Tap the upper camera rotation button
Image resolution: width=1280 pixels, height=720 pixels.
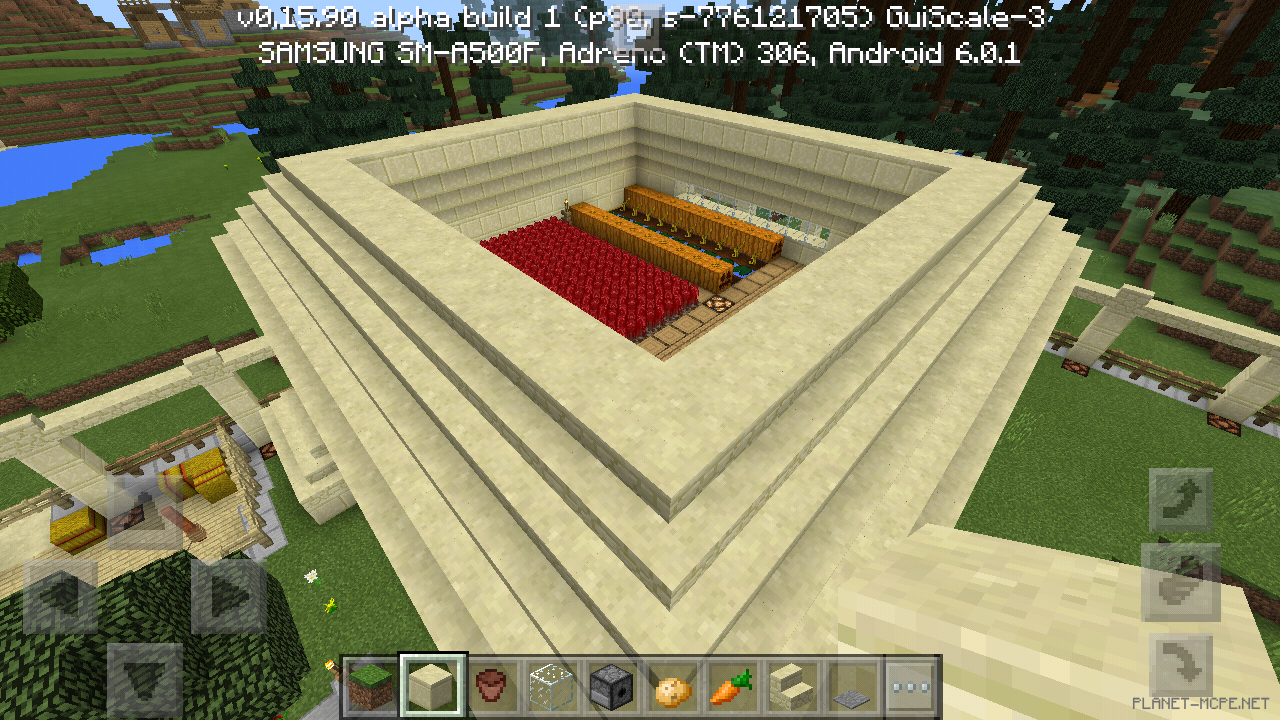pos(1180,498)
